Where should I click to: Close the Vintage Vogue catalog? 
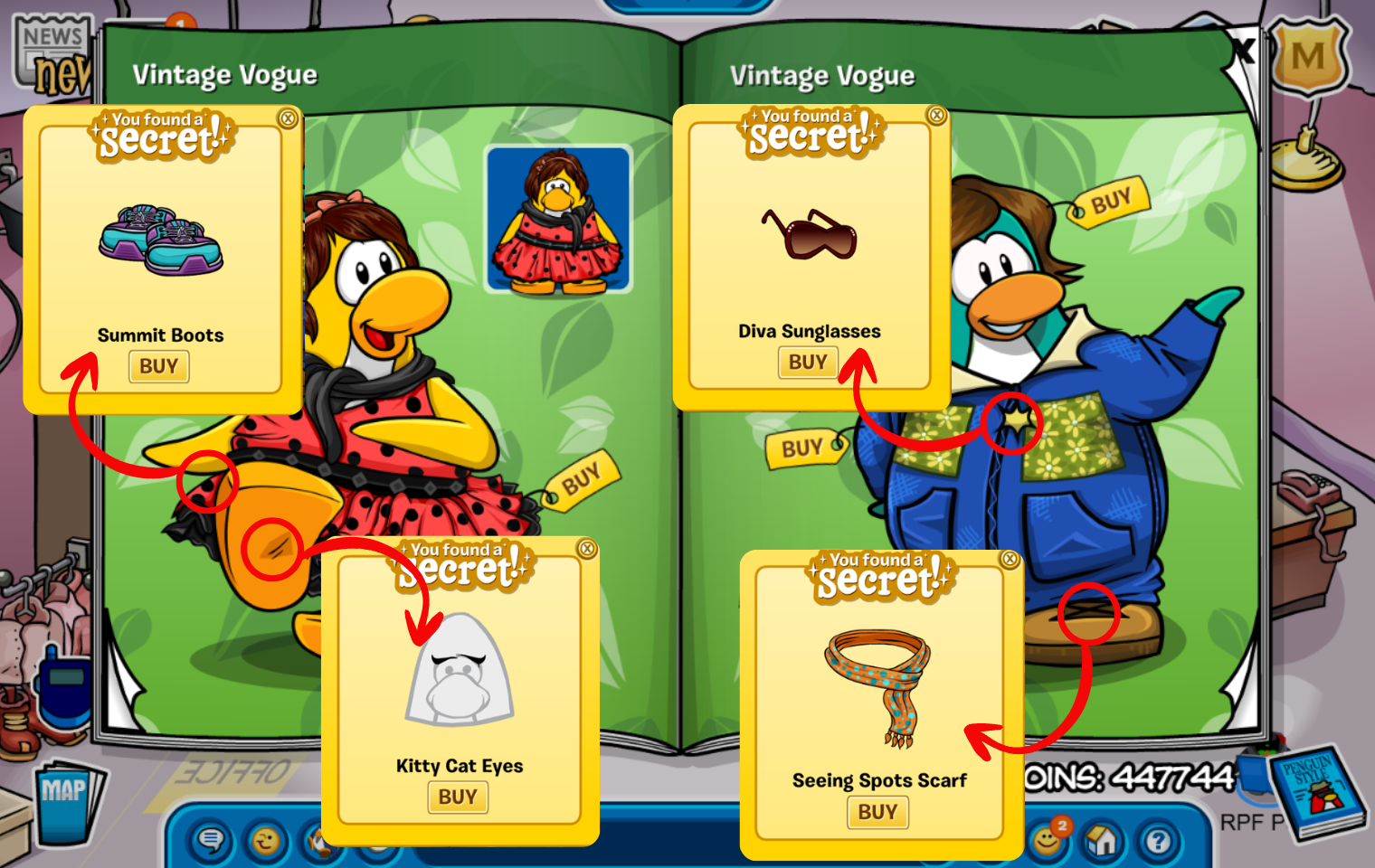[1244, 51]
